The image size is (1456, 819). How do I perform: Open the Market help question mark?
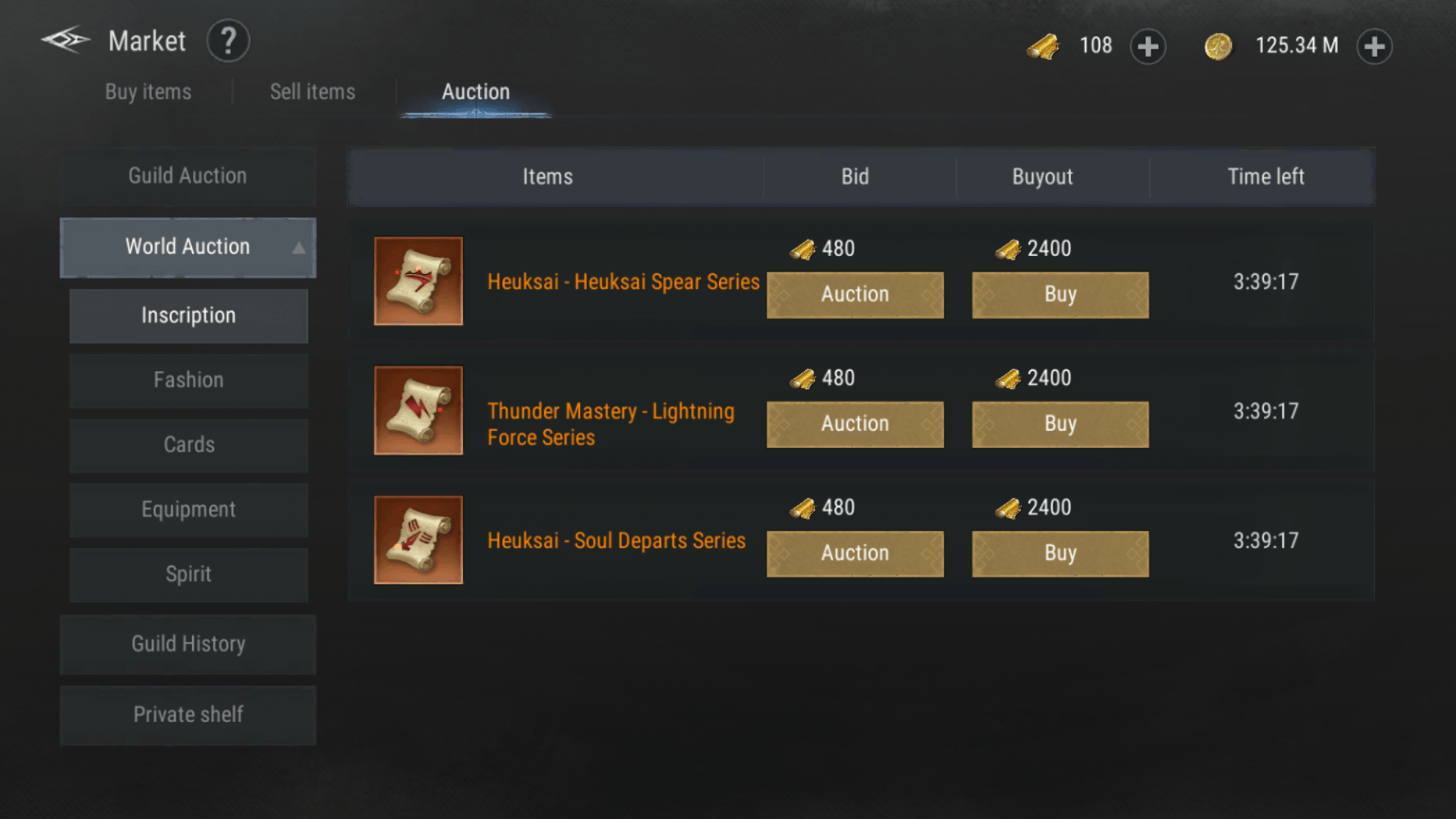(228, 41)
